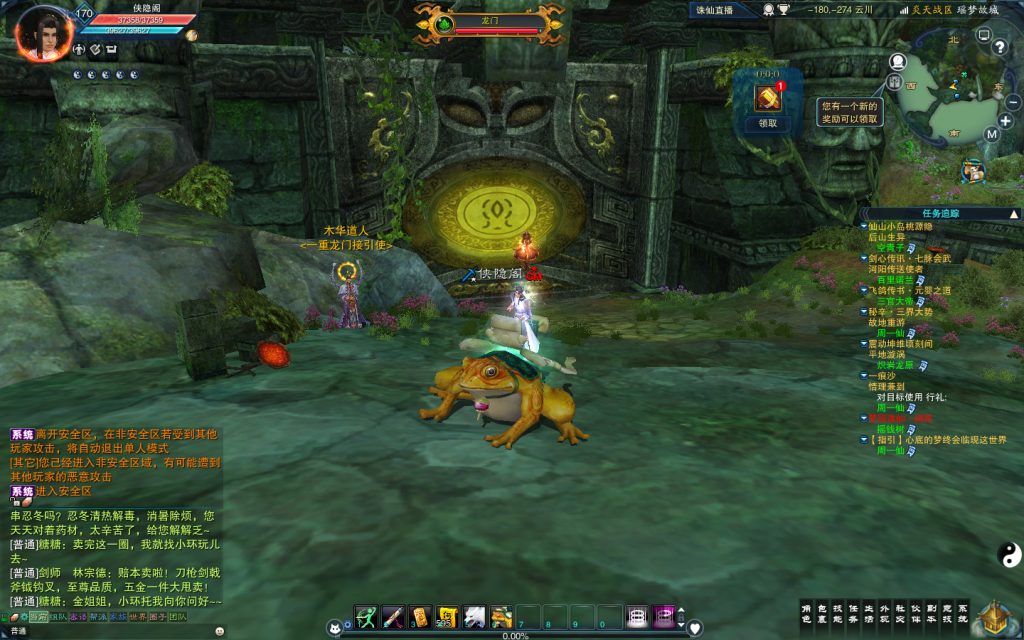This screenshot has width=1024, height=640.
Task: Claim the reward with the 领取 button
Action: coord(768,124)
